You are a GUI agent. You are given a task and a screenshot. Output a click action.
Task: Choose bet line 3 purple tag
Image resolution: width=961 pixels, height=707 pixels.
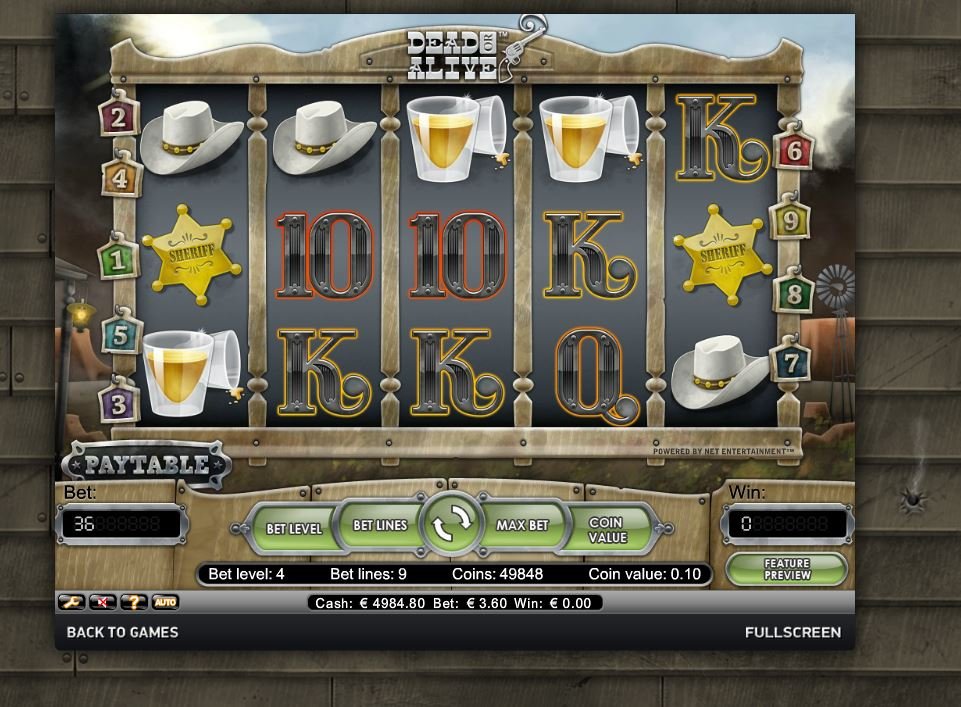(119, 404)
